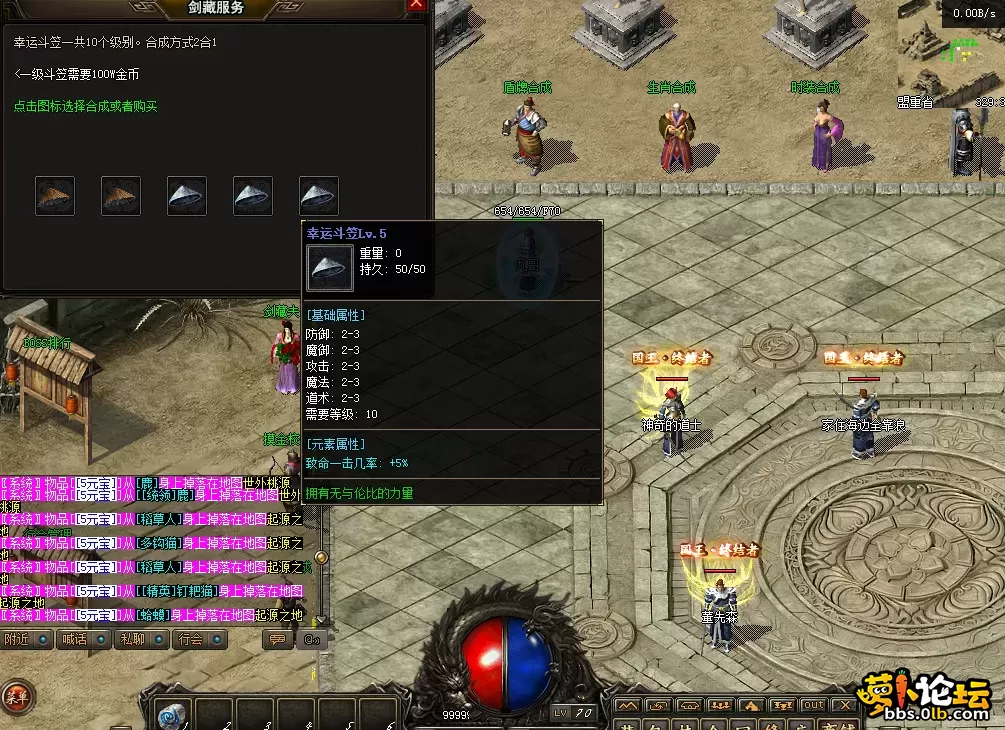Click the @ mention chat button
The image size is (1005, 730).
(311, 639)
